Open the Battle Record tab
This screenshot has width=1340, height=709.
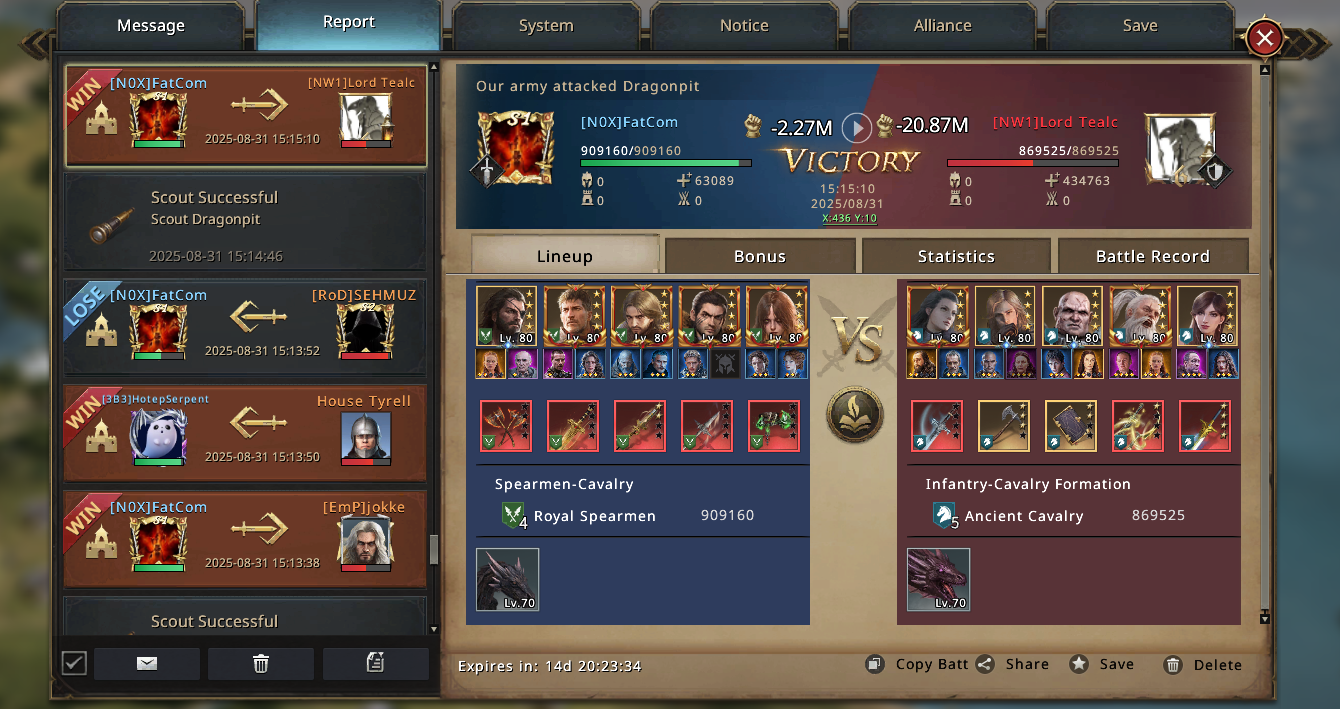point(1152,256)
